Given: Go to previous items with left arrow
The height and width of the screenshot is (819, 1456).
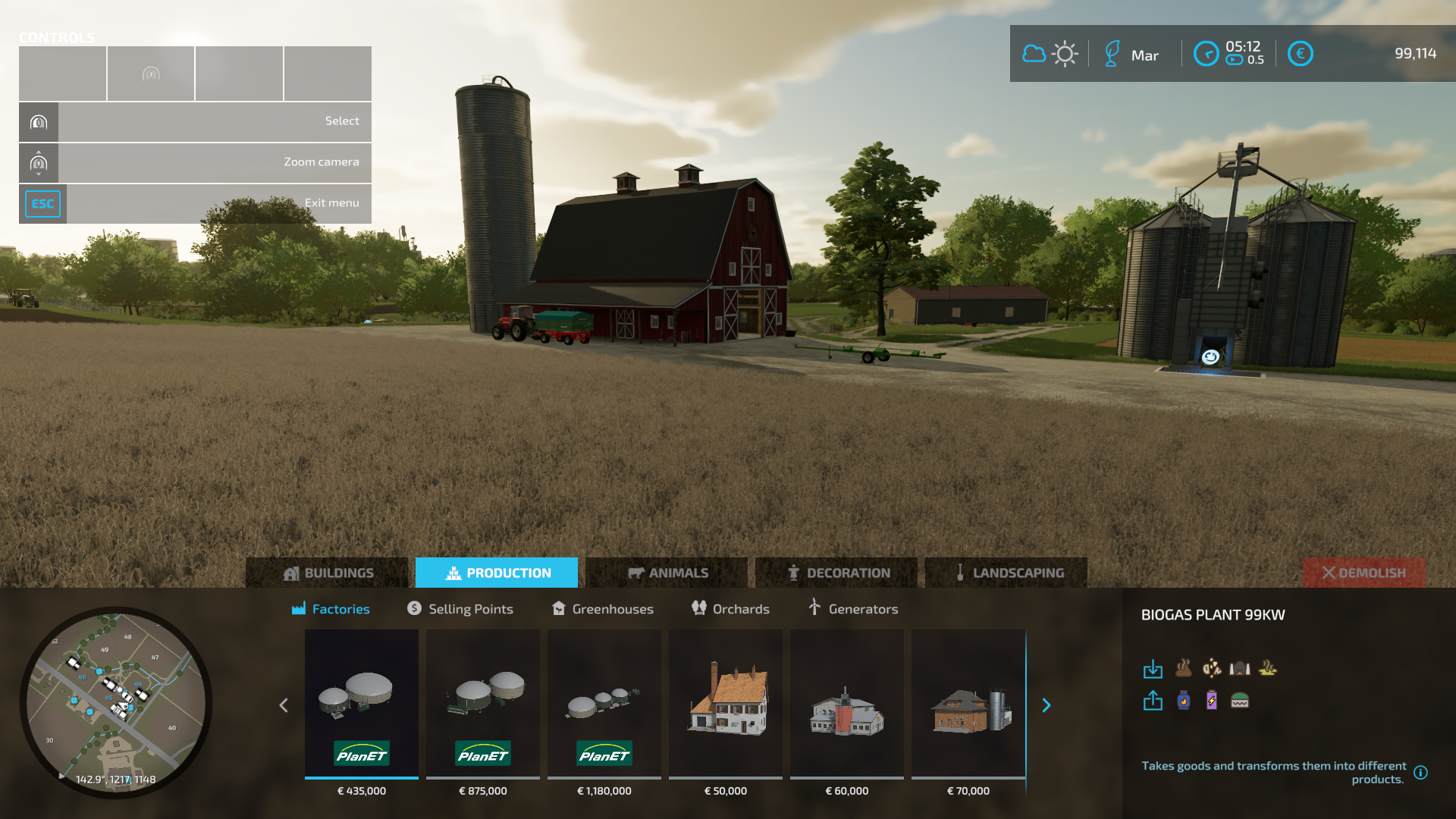Looking at the screenshot, I should (284, 705).
